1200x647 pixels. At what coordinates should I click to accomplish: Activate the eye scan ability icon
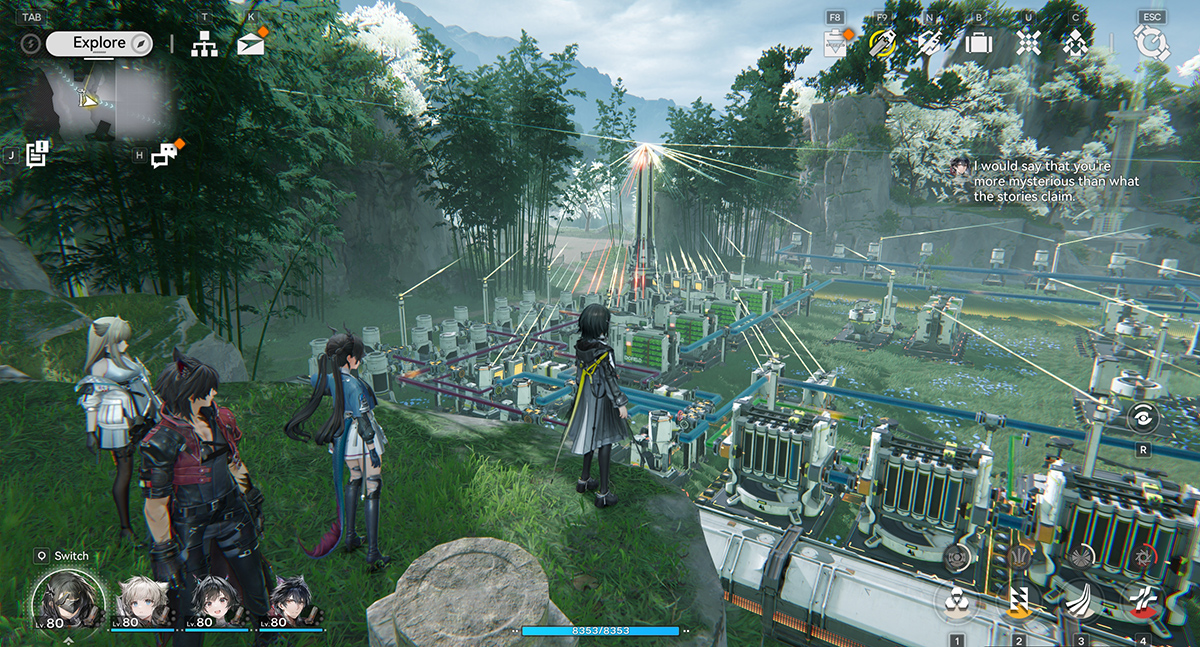click(x=1143, y=418)
